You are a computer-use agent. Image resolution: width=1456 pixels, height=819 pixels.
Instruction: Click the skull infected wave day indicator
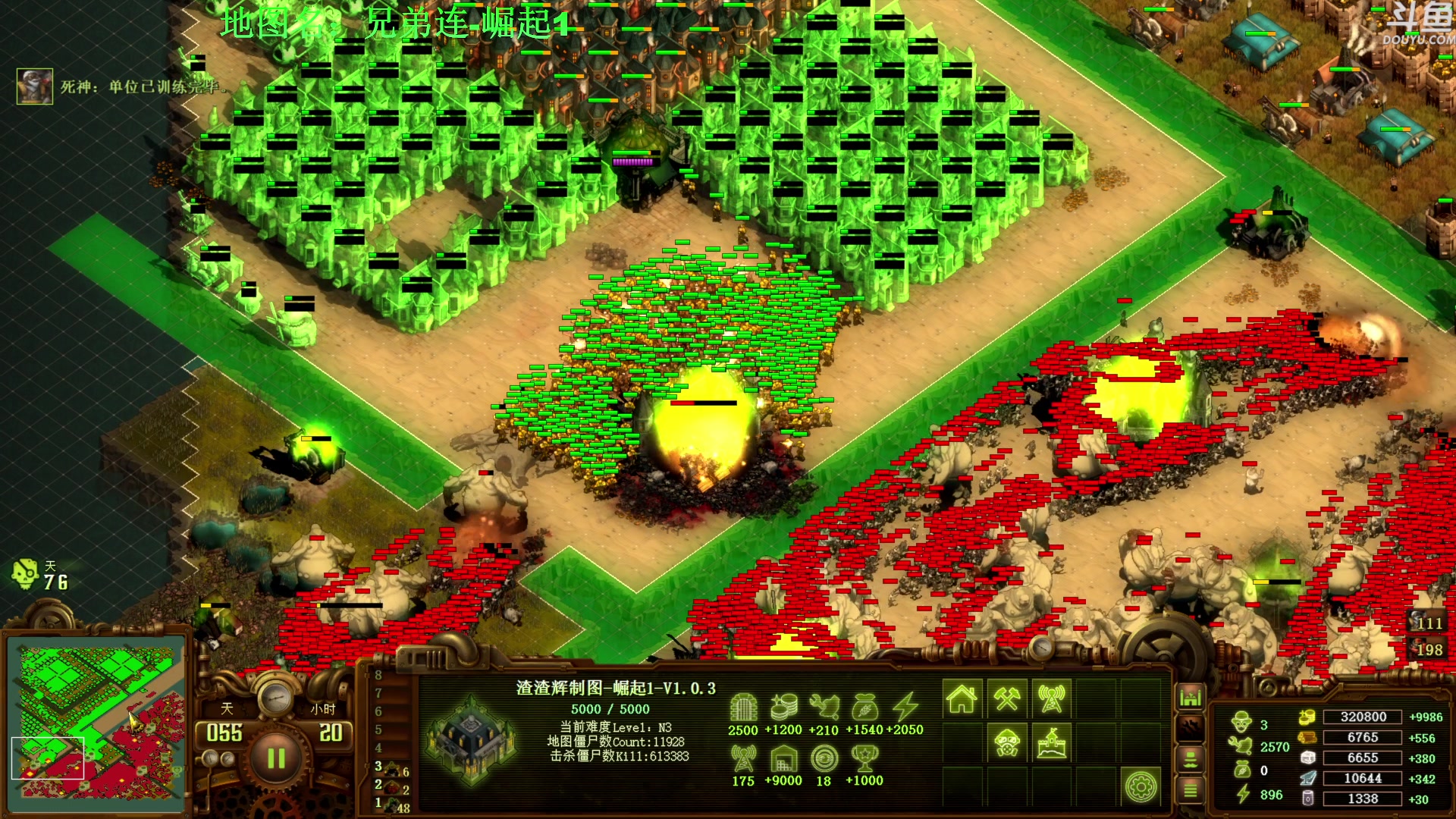click(25, 575)
